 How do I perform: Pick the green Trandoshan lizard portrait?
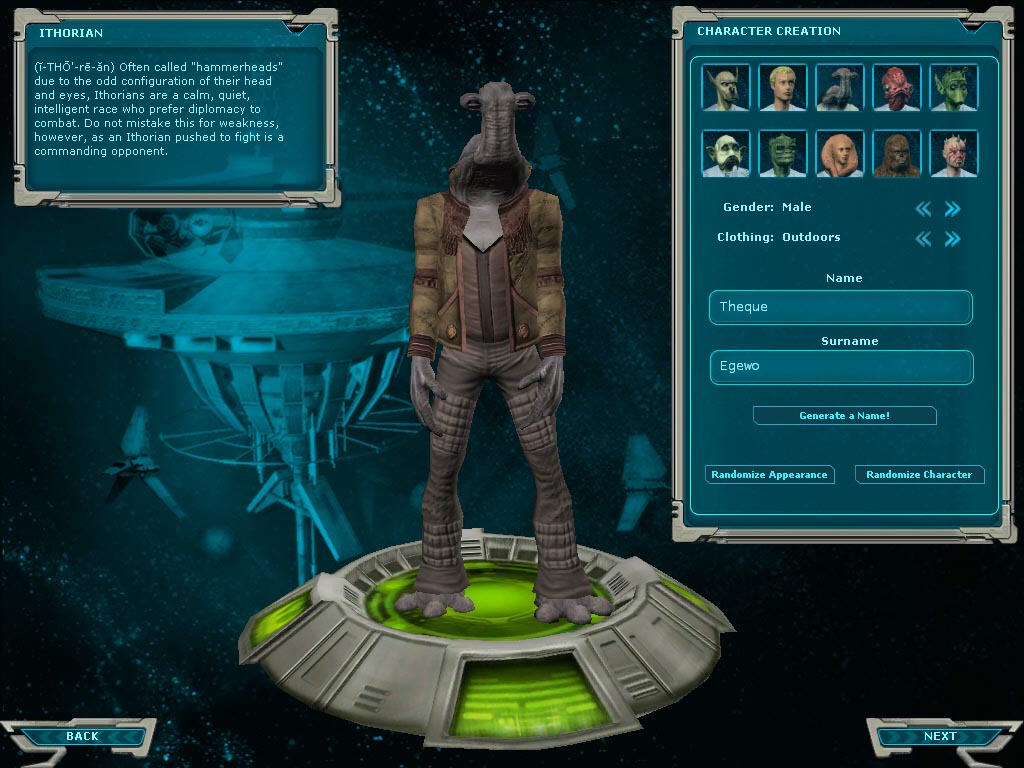783,154
